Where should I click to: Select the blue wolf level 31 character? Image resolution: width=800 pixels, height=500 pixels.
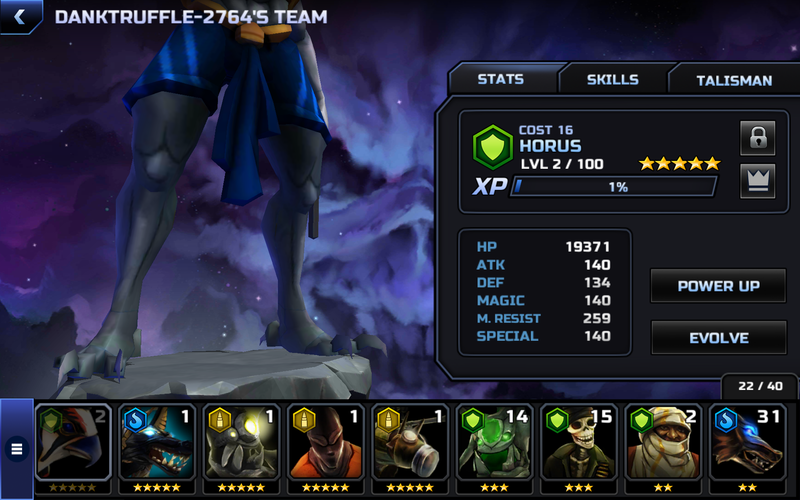(748, 443)
